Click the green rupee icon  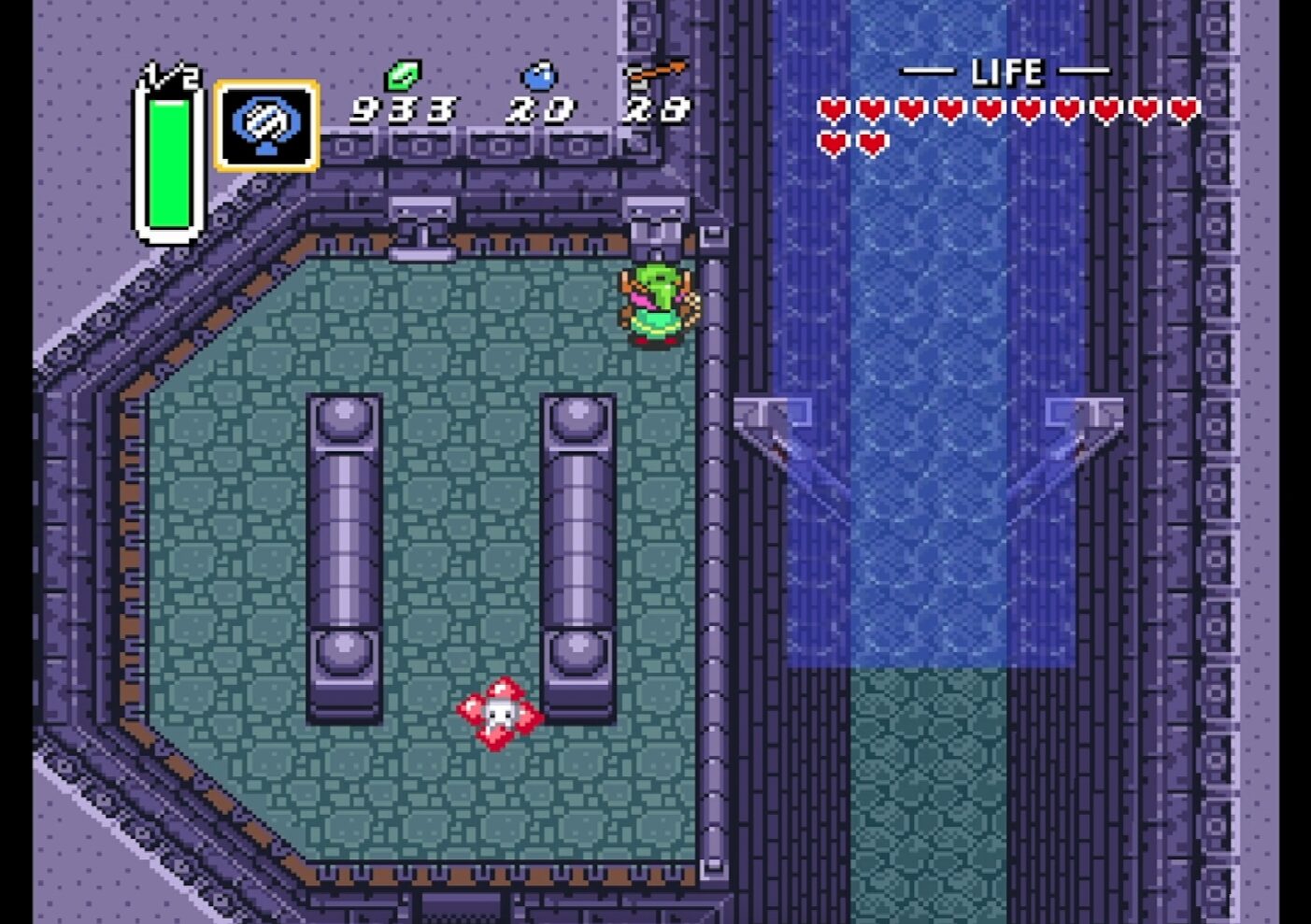(404, 74)
